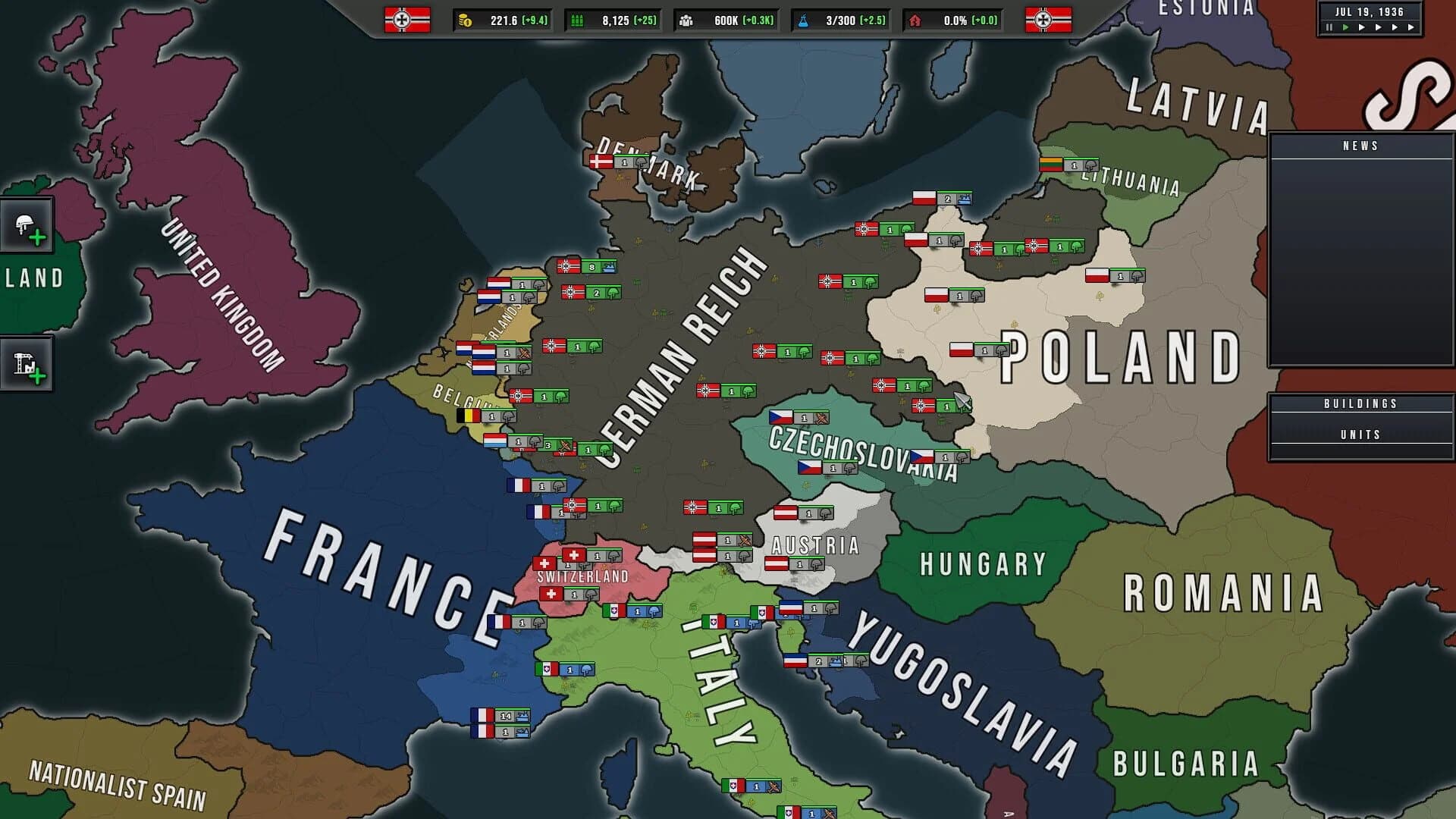Click the red house inflation icon
Image resolution: width=1456 pixels, height=819 pixels.
(917, 21)
